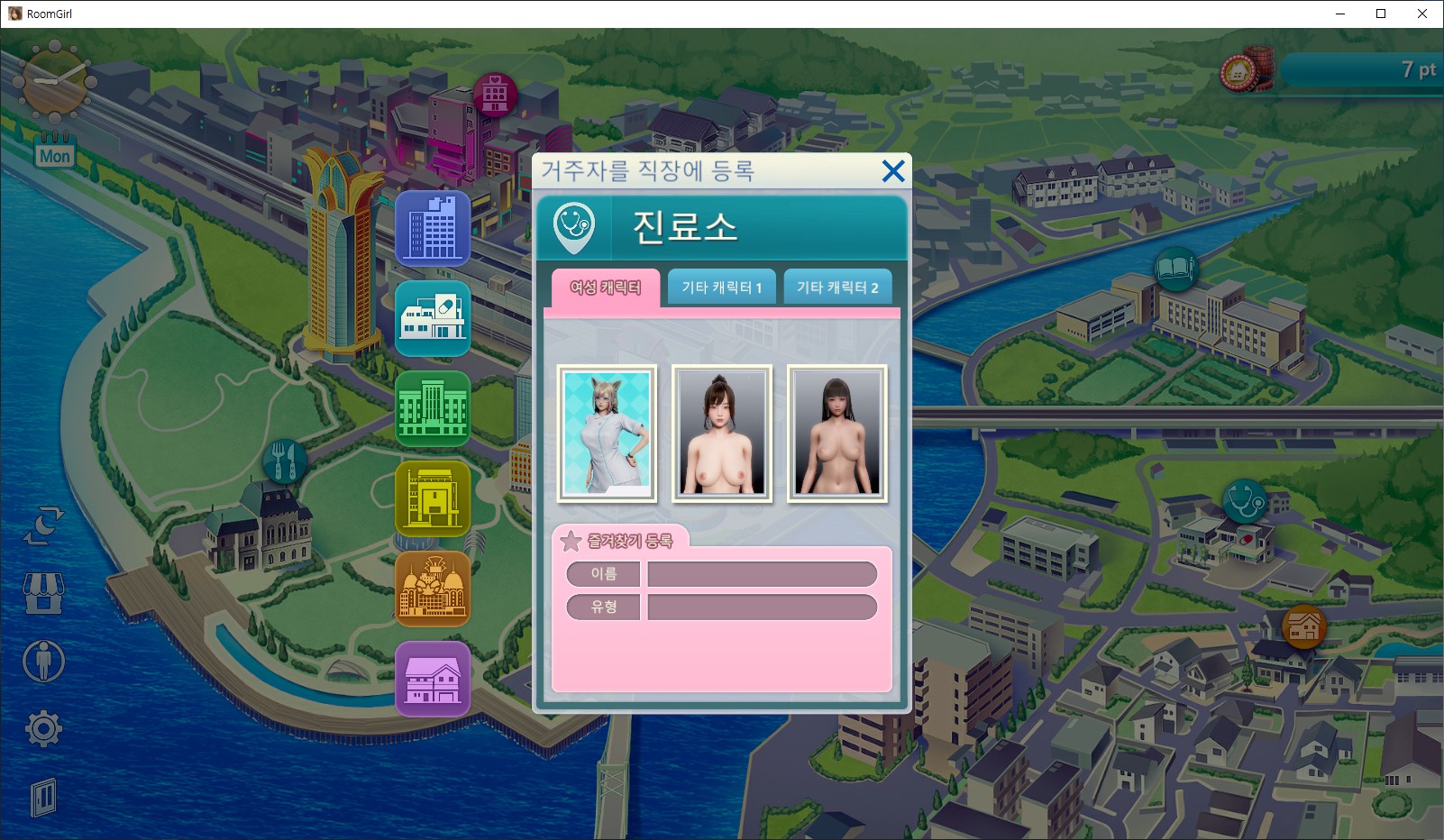Click the circular arrows swap icon

point(43,526)
